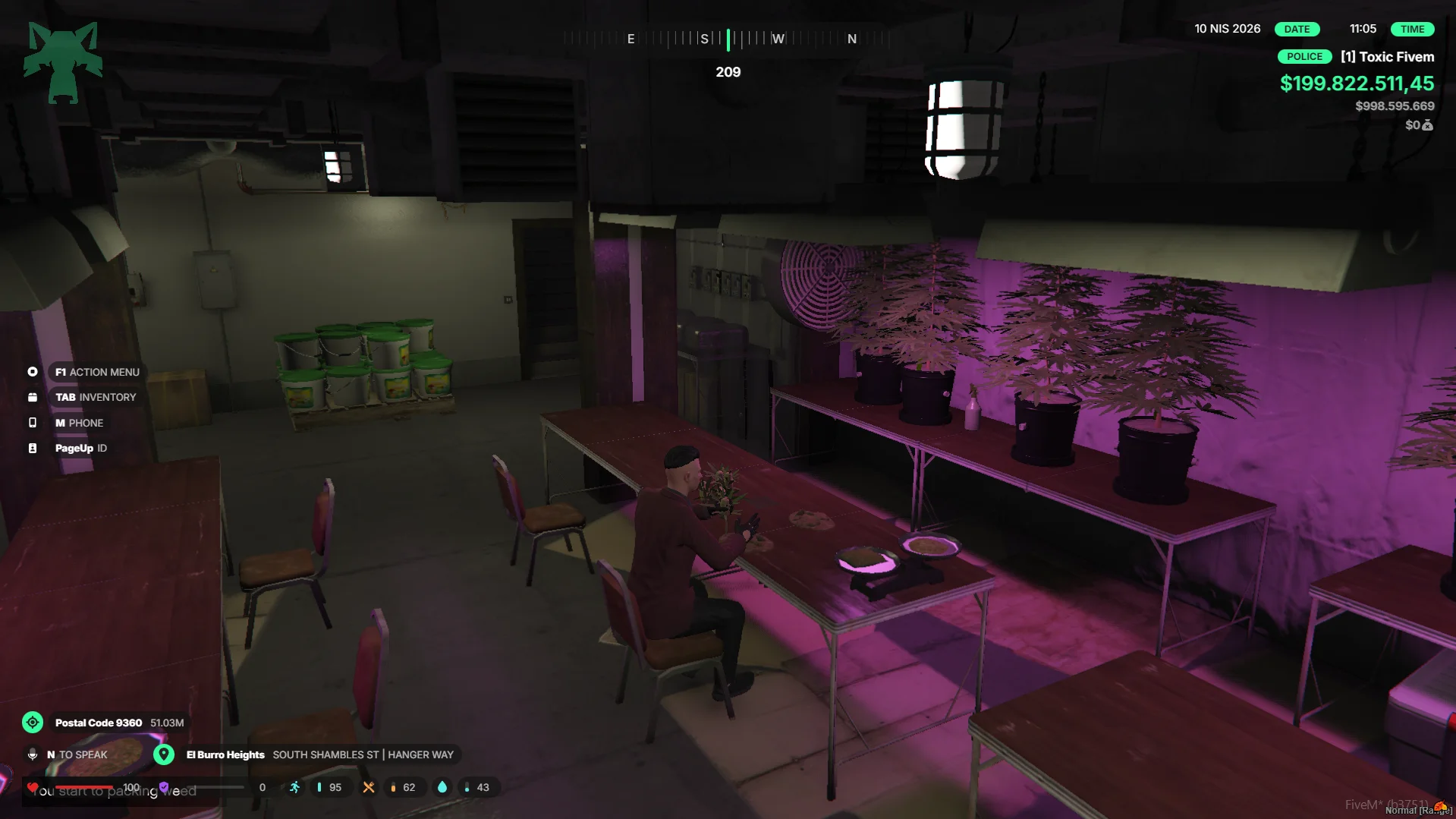Screen dimensions: 1456x819
Task: Click the green server logo emblem
Action: (63, 62)
